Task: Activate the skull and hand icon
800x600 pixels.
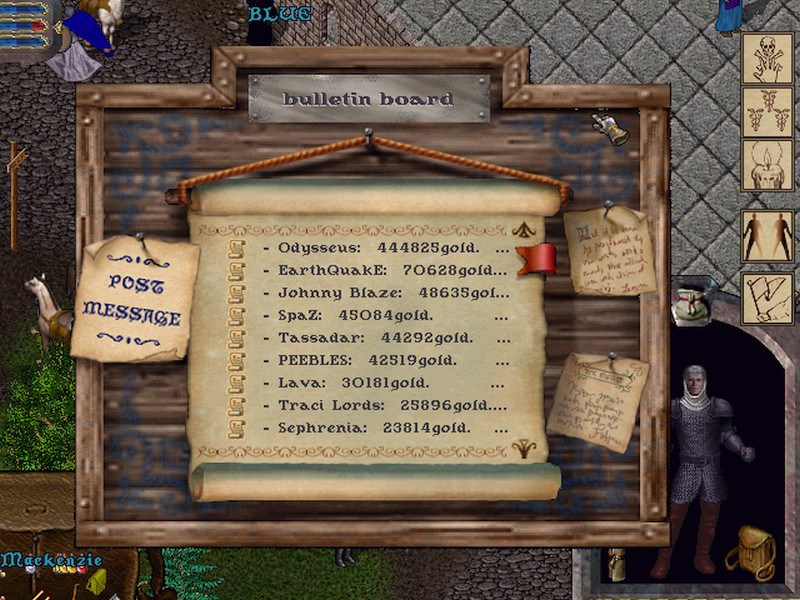Action: point(767,58)
